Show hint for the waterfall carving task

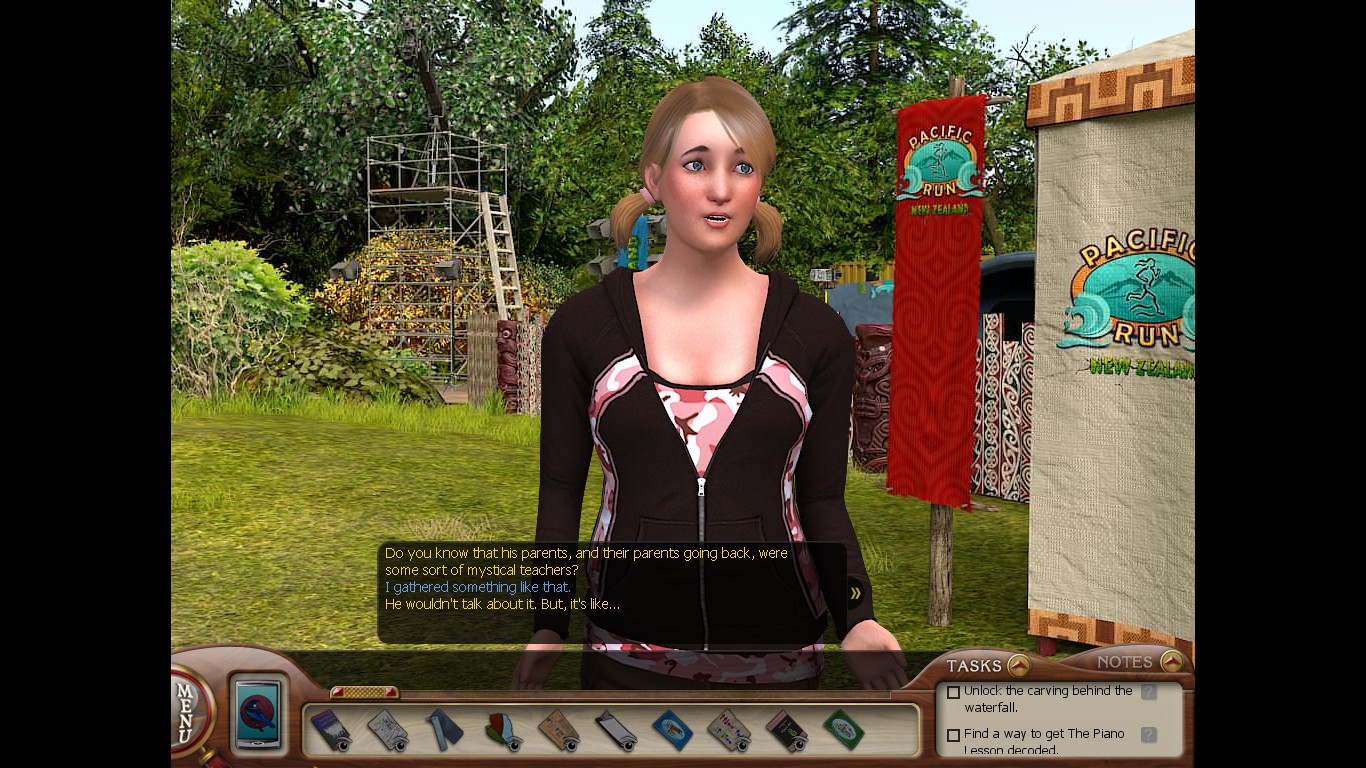coord(1149,691)
